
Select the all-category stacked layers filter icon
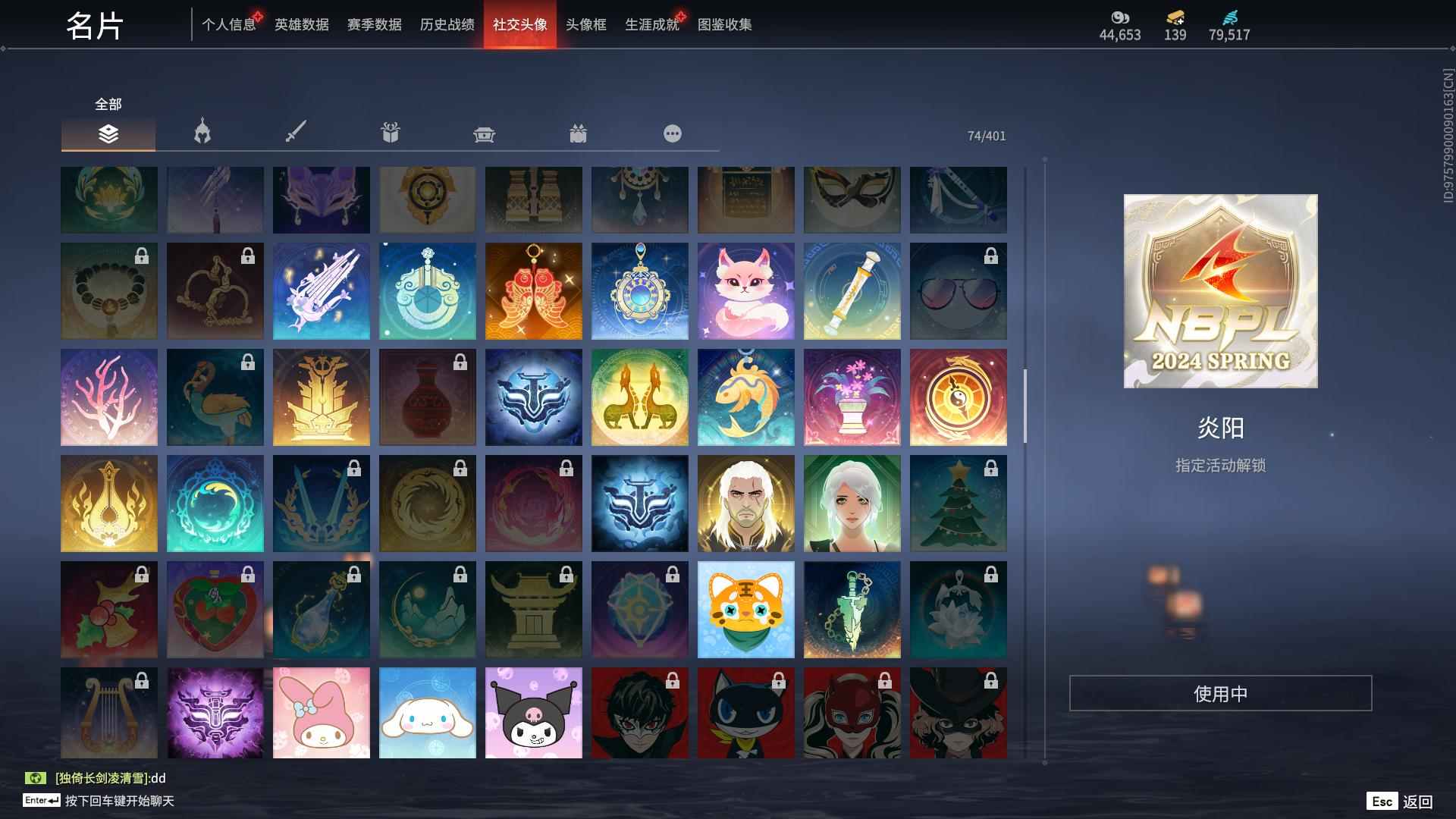pyautogui.click(x=108, y=134)
